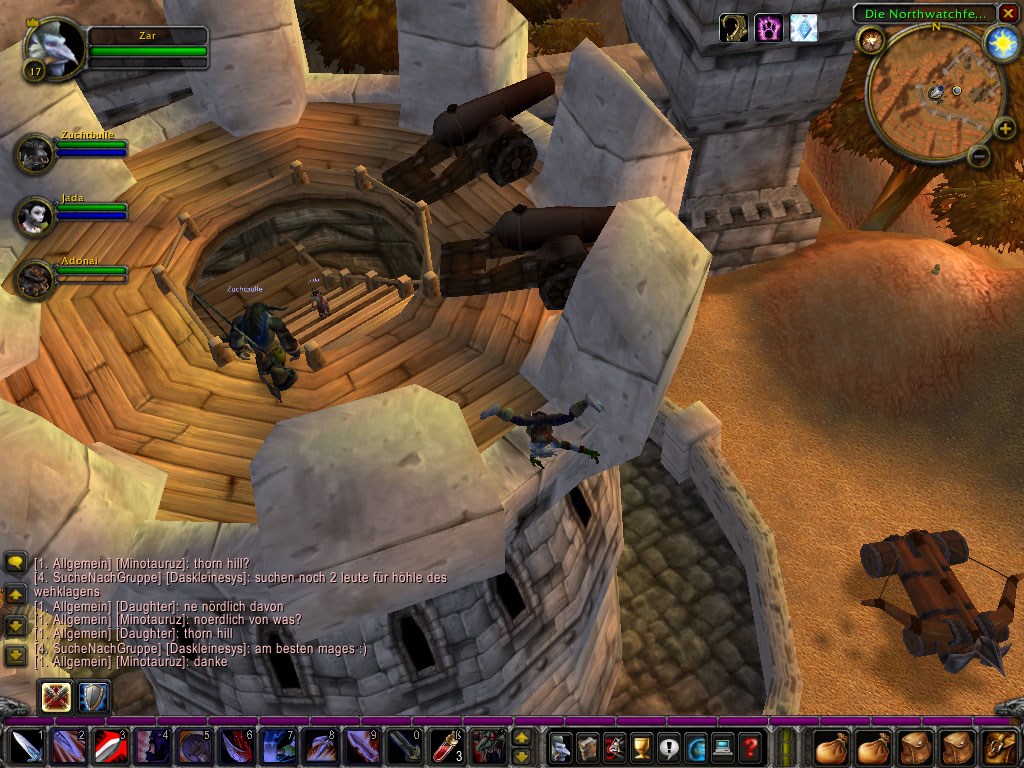Target party member Adonai's portrait

point(35,278)
